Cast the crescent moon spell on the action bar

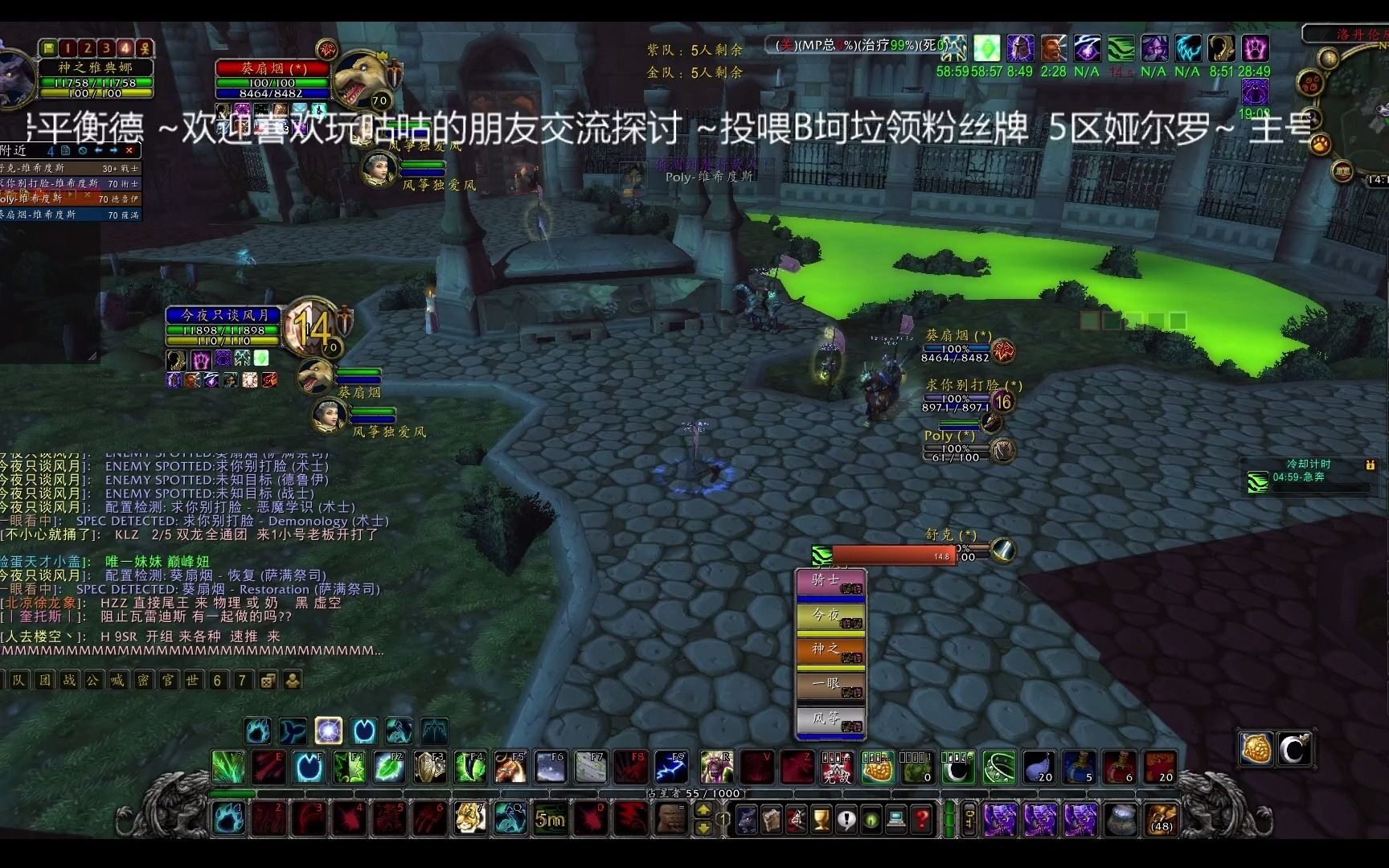(x=959, y=768)
